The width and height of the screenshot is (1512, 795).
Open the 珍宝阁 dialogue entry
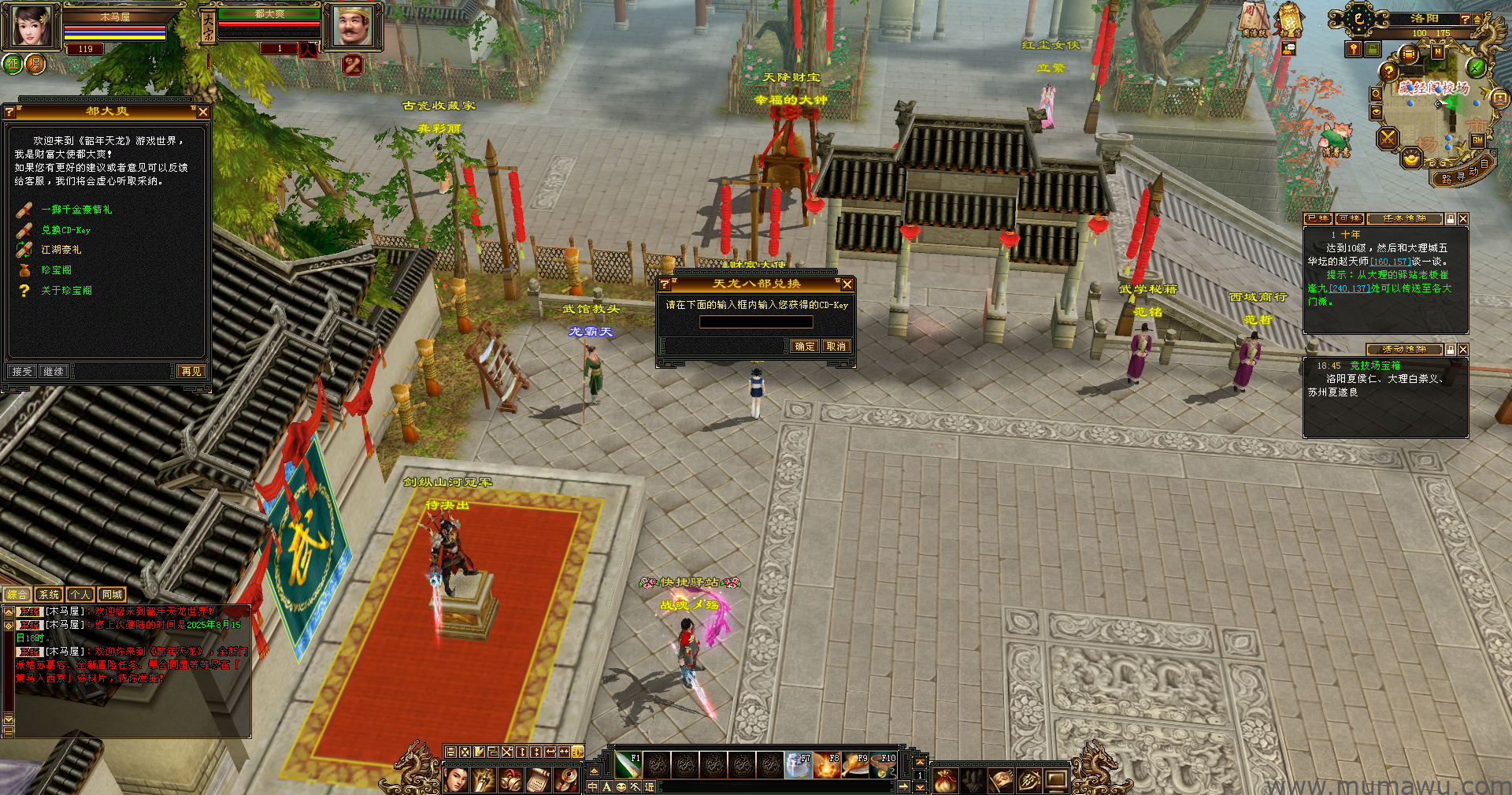tap(56, 270)
